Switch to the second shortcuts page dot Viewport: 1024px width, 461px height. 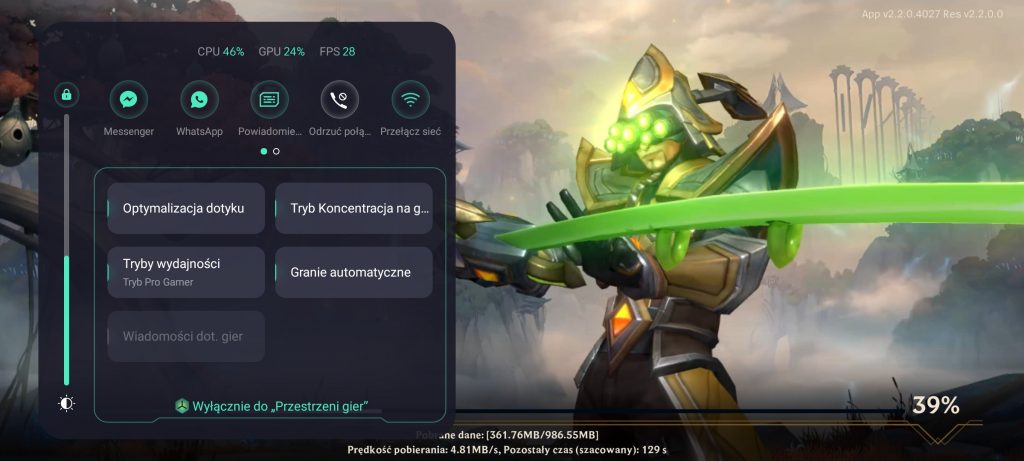[x=276, y=152]
